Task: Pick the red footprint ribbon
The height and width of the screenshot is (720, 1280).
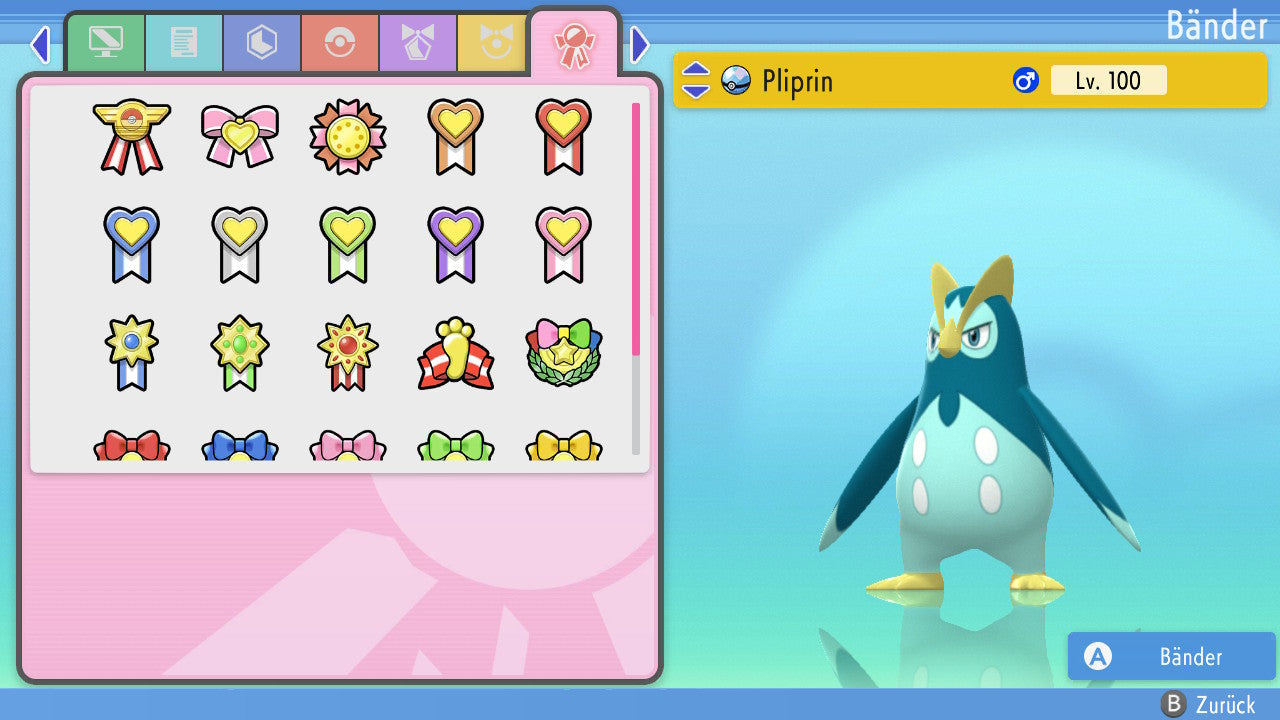Action: pyautogui.click(x=456, y=353)
